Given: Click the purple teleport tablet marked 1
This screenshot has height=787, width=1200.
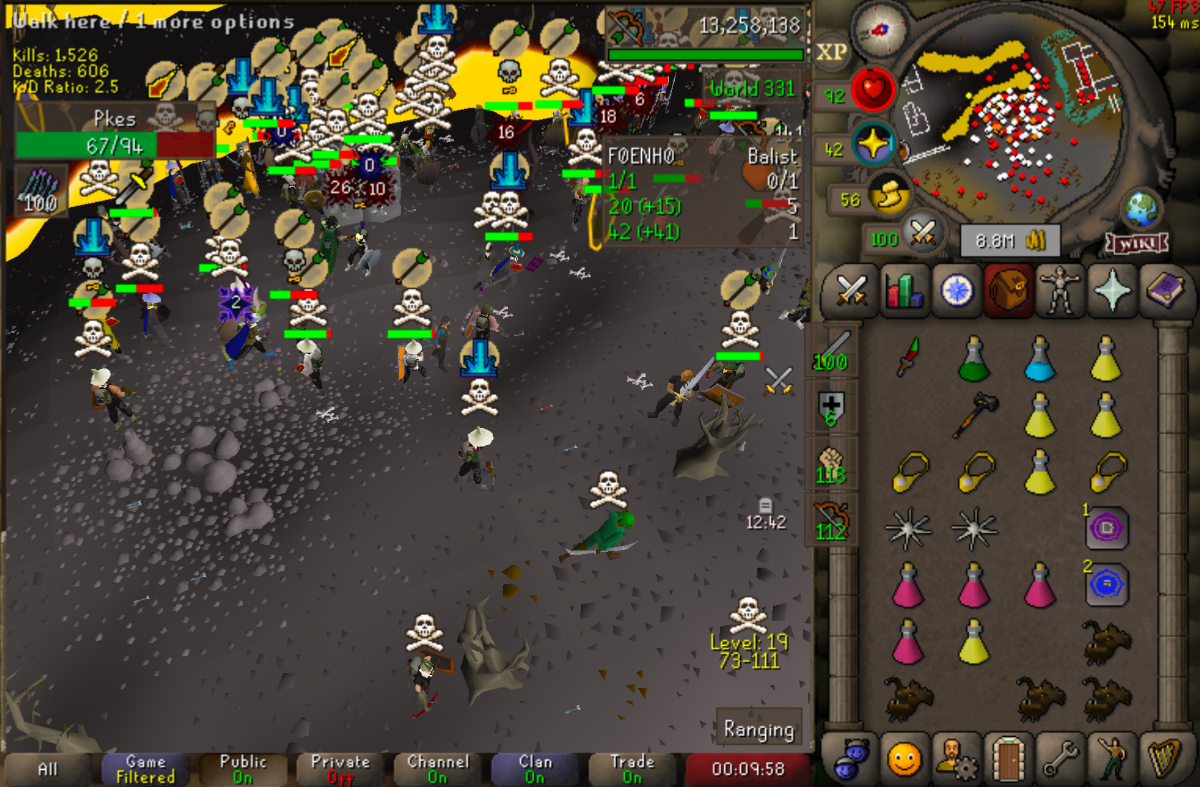Looking at the screenshot, I should tap(1107, 527).
